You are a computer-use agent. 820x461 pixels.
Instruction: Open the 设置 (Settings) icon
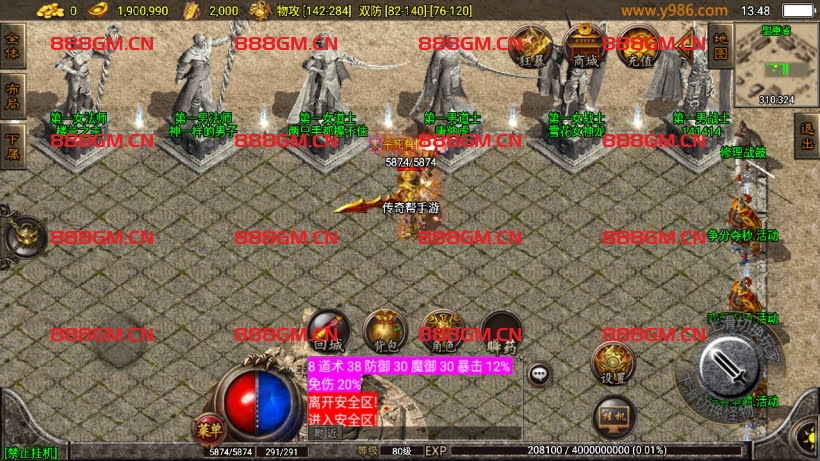[x=612, y=362]
